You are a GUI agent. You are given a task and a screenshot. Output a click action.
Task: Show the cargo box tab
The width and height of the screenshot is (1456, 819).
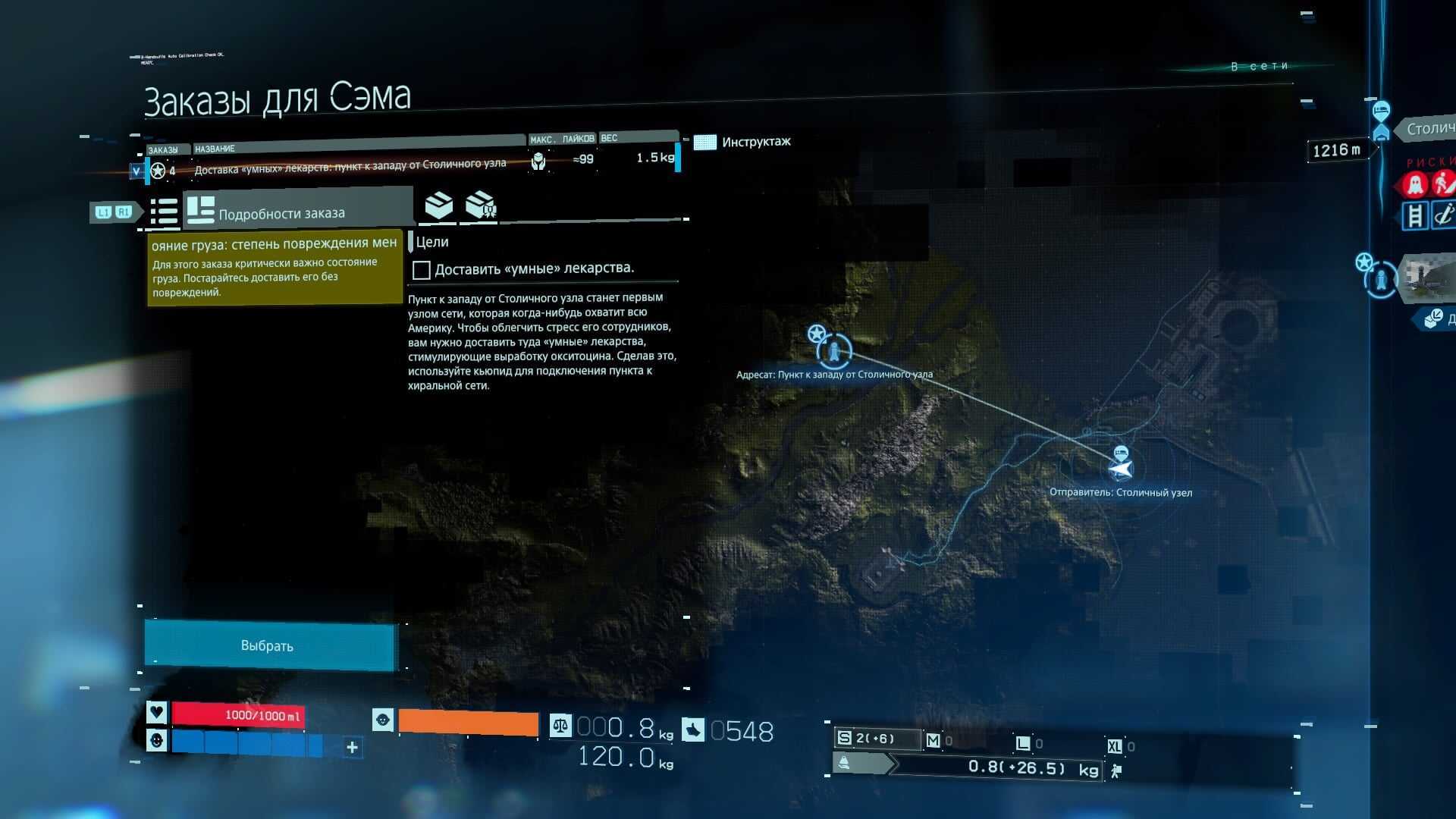[438, 206]
